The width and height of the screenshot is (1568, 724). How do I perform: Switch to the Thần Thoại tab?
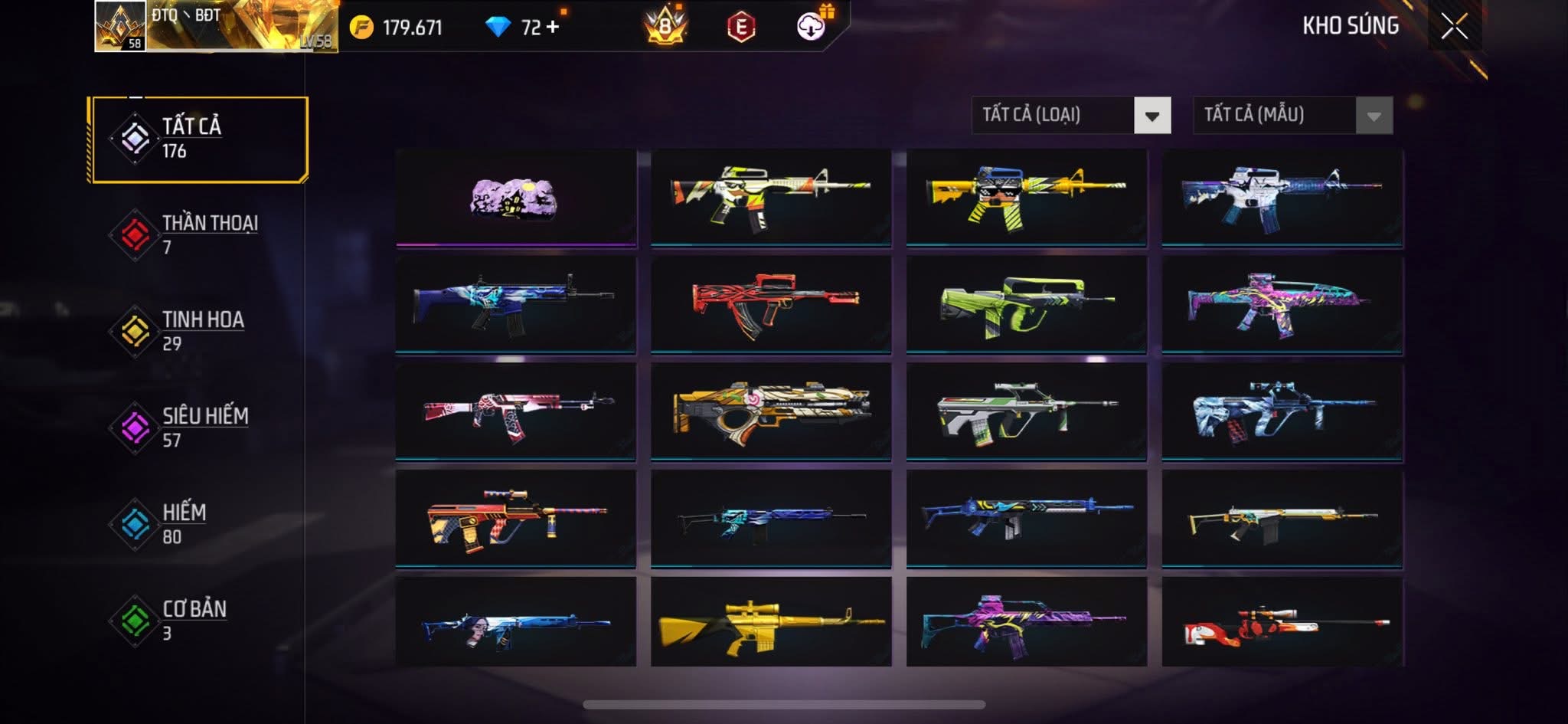[198, 234]
